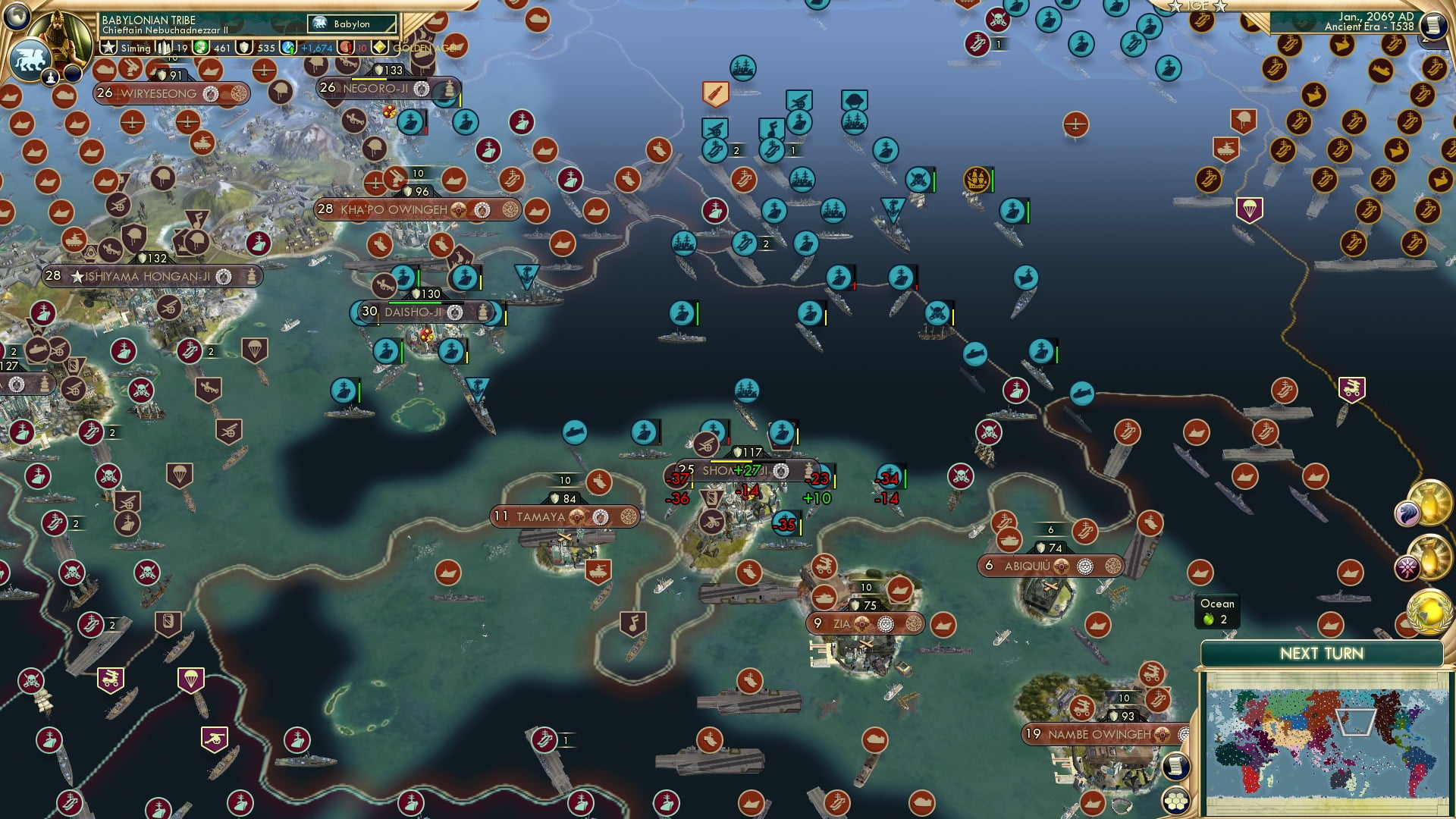Click the minimap world view
Image resolution: width=1456 pixels, height=819 pixels.
pos(1327,739)
